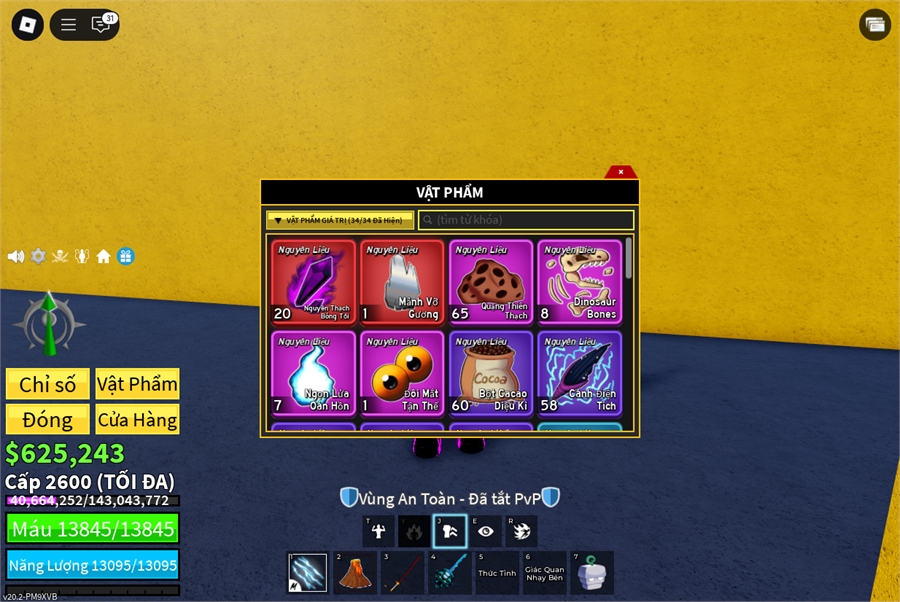Image resolution: width=900 pixels, height=602 pixels.
Task: Select the Thức Tỉnh hotbar slot
Action: 496,574
